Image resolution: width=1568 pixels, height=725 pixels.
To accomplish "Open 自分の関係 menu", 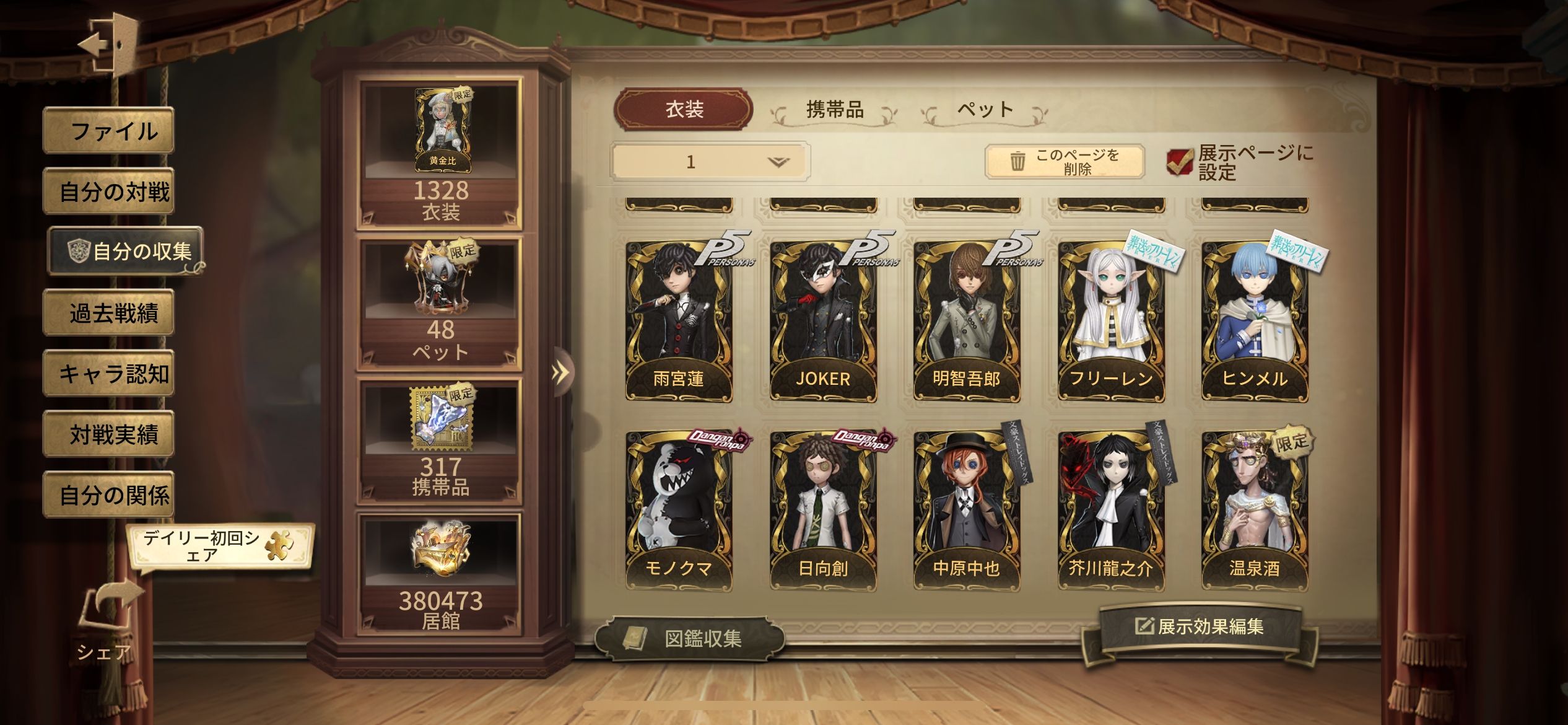I will click(109, 494).
